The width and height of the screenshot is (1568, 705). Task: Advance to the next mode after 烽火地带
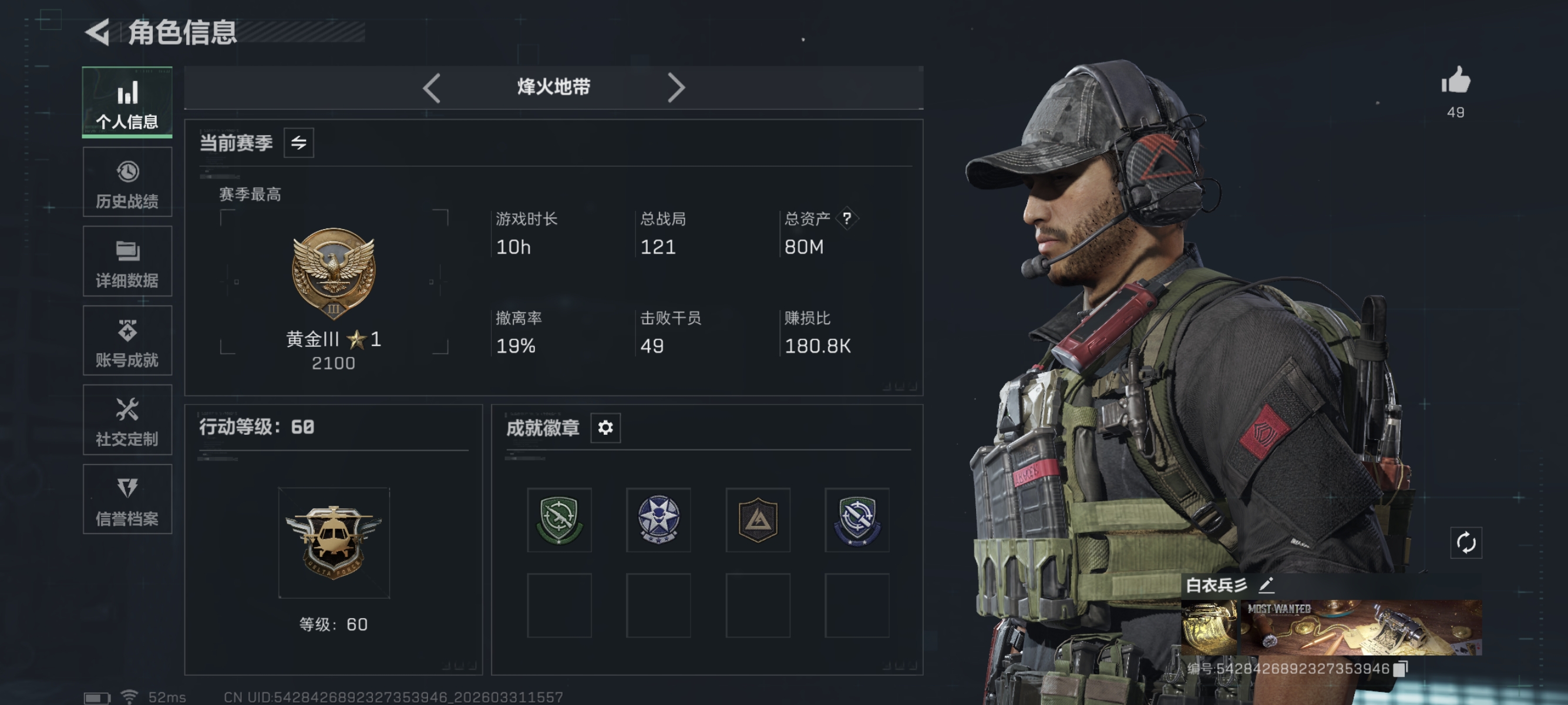[674, 88]
